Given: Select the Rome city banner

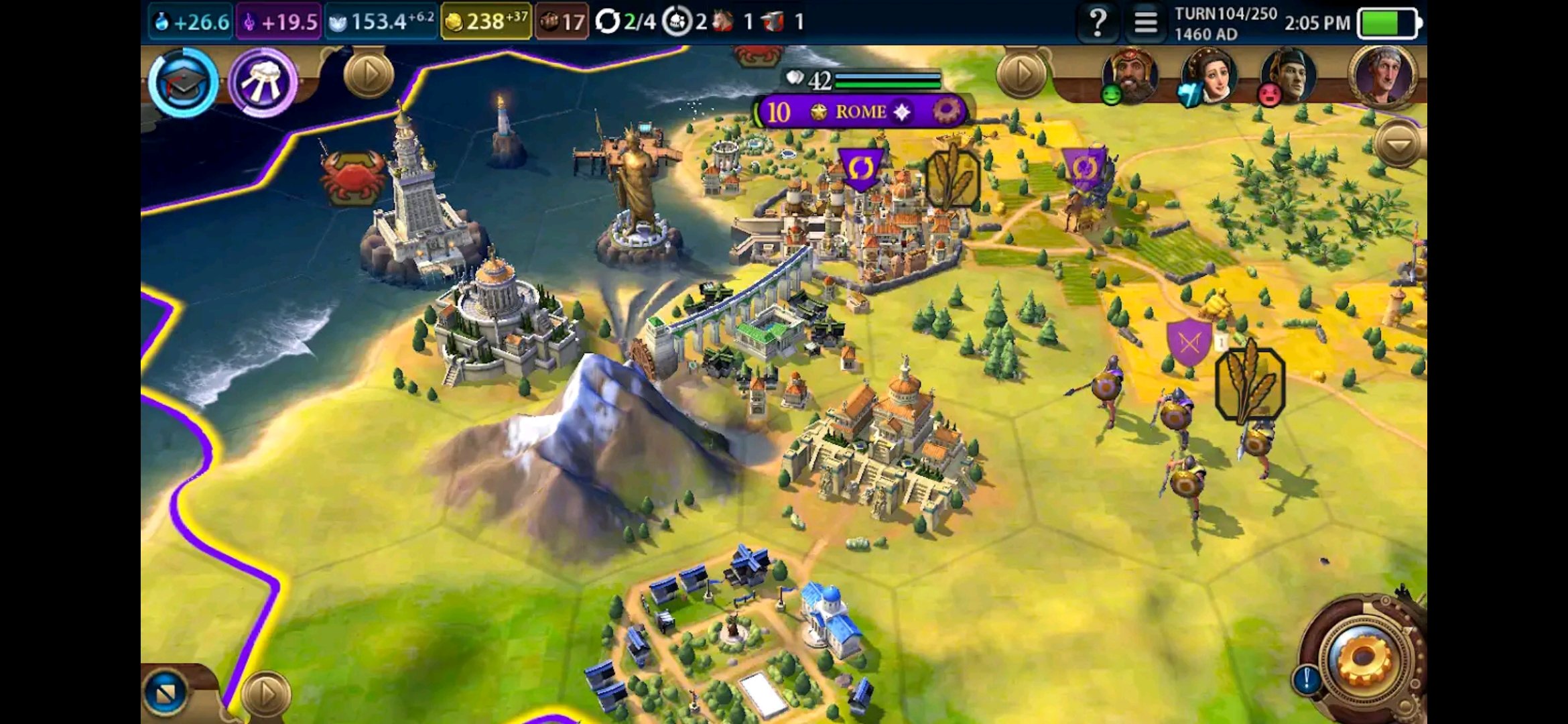Looking at the screenshot, I should [860, 111].
